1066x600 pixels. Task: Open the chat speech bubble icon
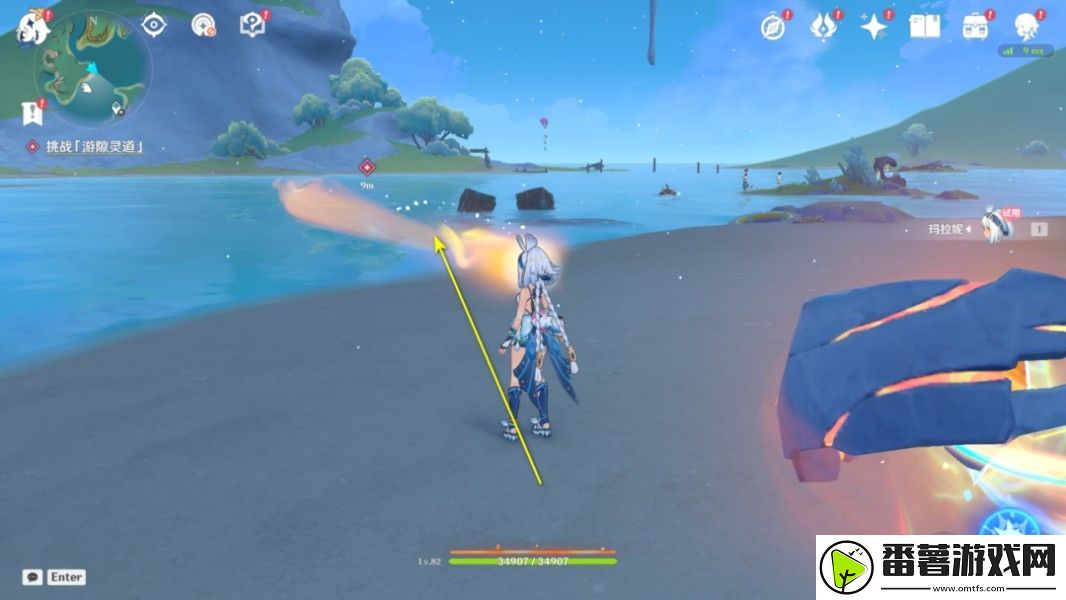(x=33, y=577)
